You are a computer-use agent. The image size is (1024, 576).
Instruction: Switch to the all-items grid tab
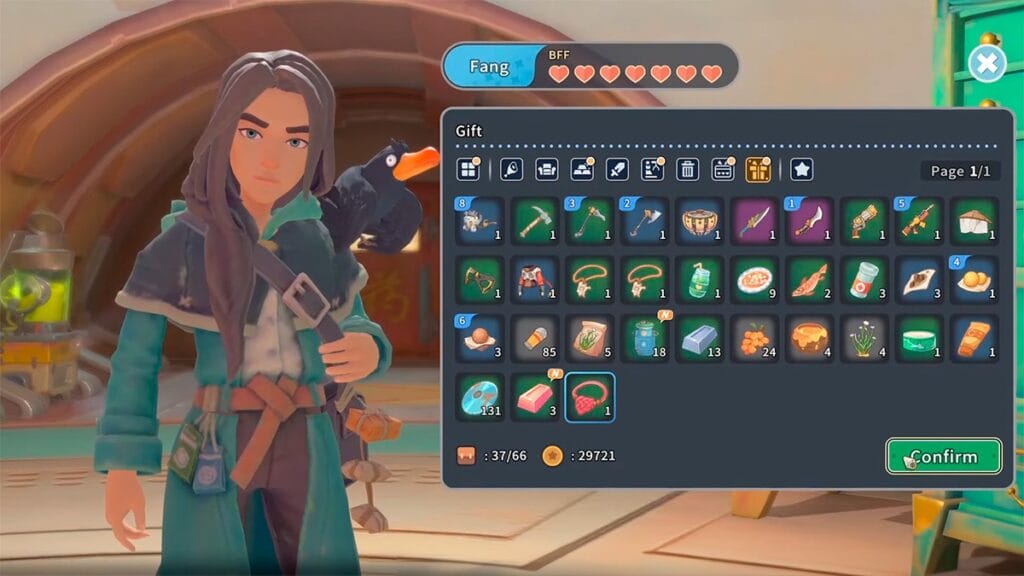pos(468,169)
